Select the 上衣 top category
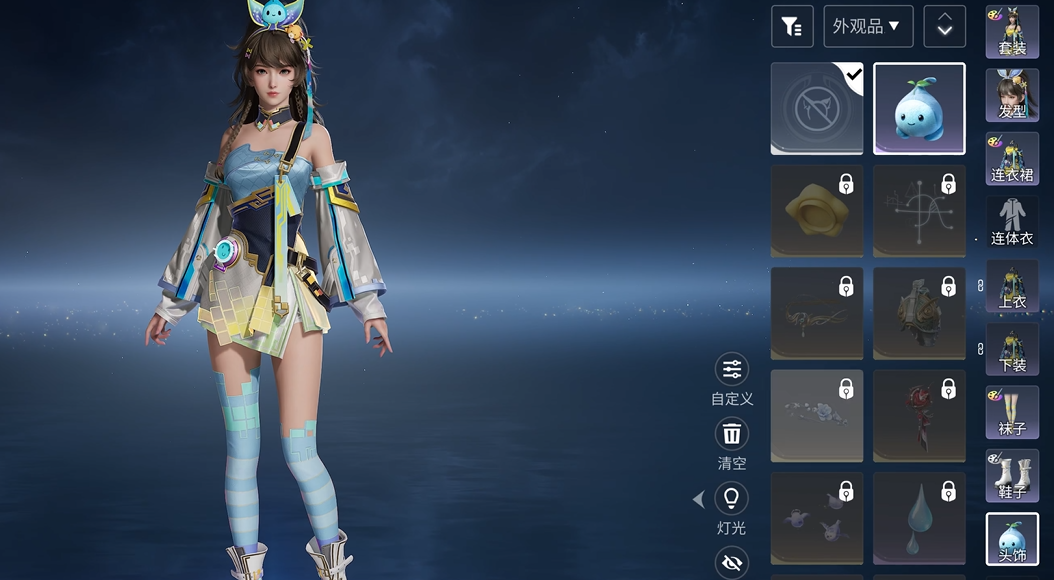This screenshot has height=580, width=1054. pyautogui.click(x=1012, y=286)
